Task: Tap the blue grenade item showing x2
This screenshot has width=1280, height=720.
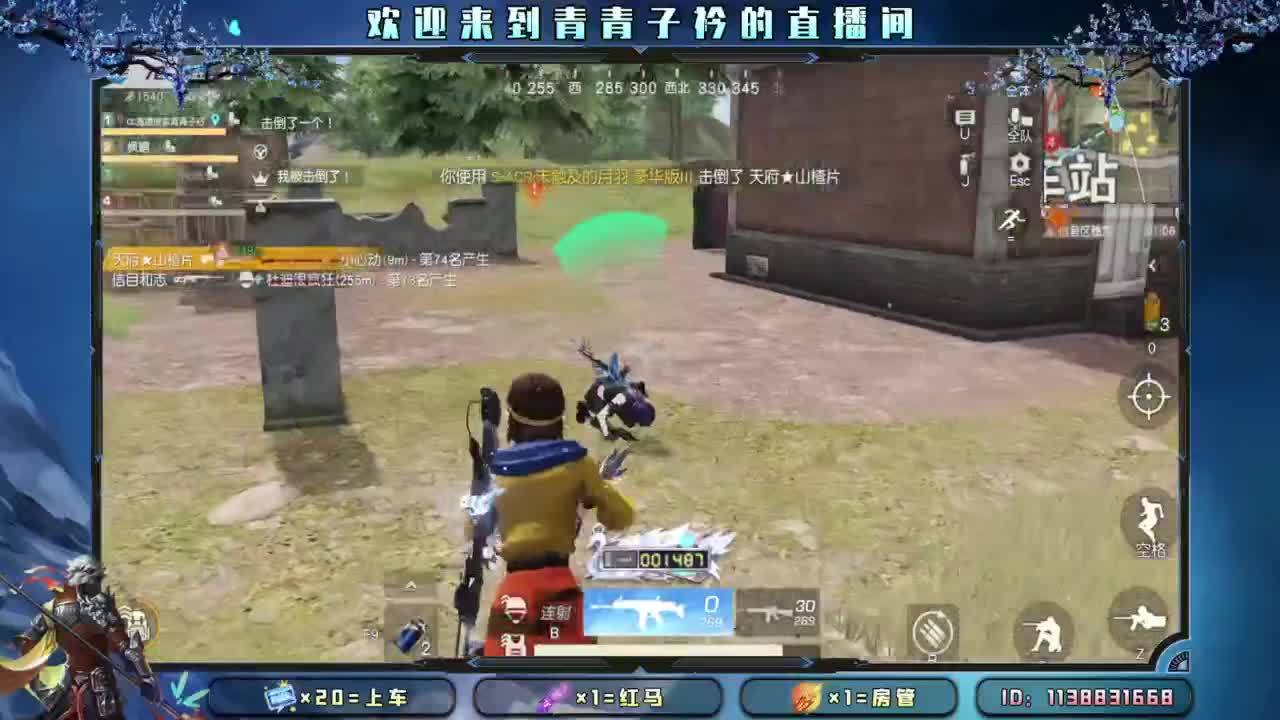Action: pyautogui.click(x=412, y=632)
